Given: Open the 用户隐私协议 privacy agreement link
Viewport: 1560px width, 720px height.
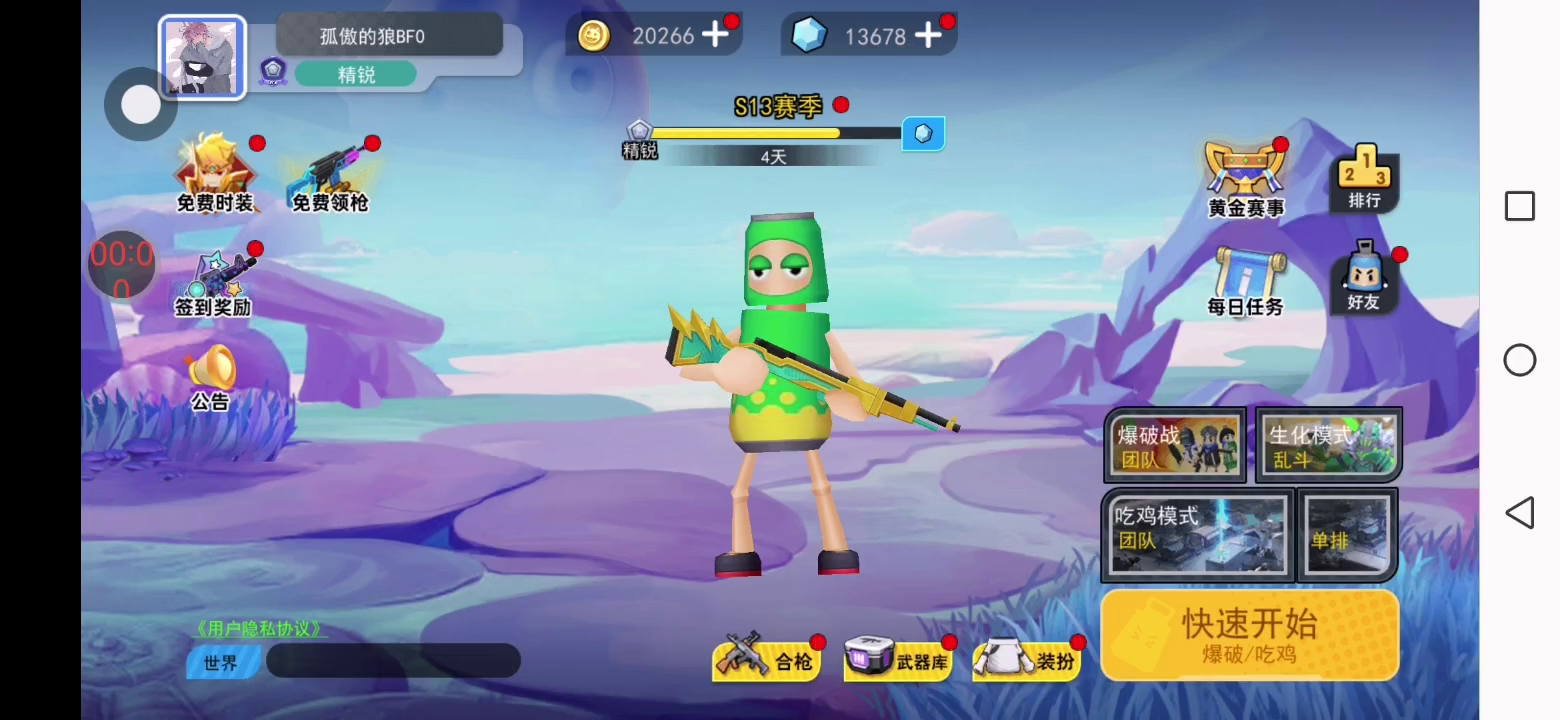Looking at the screenshot, I should 261,629.
